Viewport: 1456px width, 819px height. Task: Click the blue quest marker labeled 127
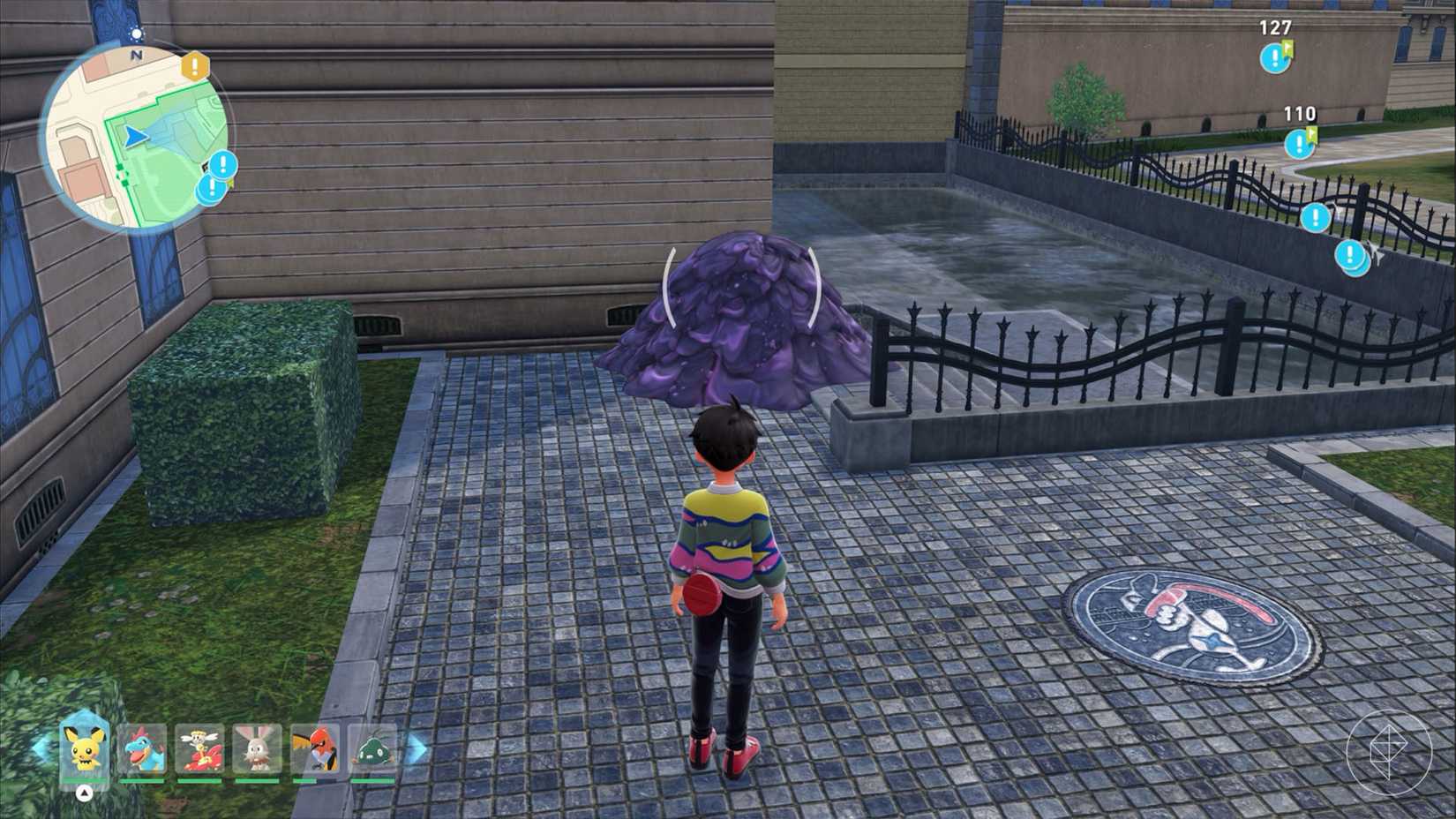click(1275, 58)
